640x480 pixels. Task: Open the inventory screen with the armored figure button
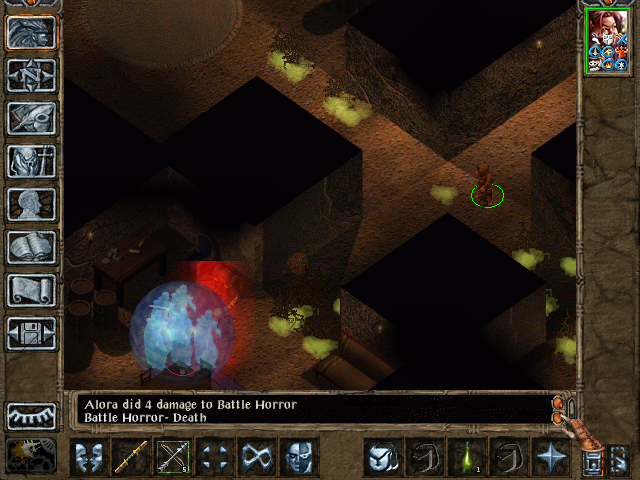click(x=31, y=161)
